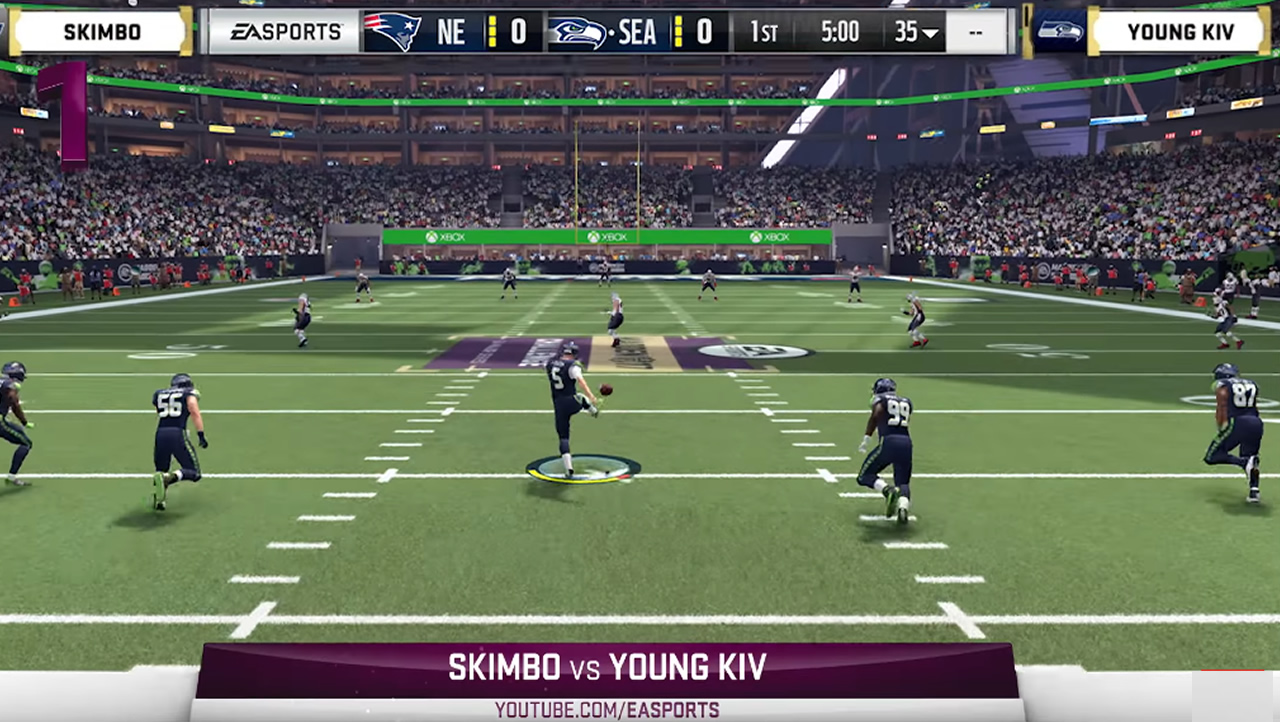Screen dimensions: 1280x722
Task: Open the YOUTUBE.COM/EASPORTS link
Action: (608, 707)
